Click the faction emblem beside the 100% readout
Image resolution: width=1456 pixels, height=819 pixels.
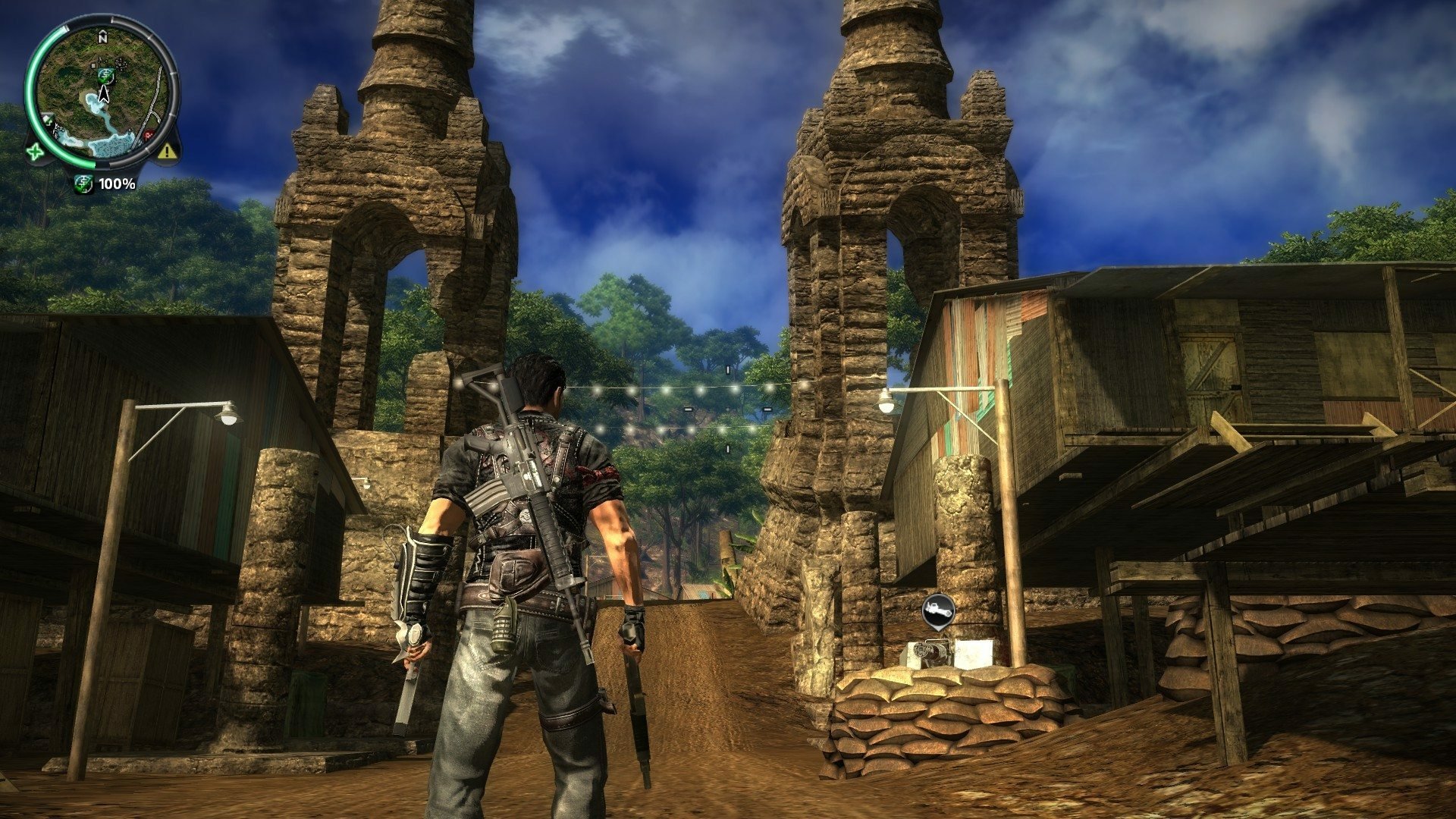[84, 183]
